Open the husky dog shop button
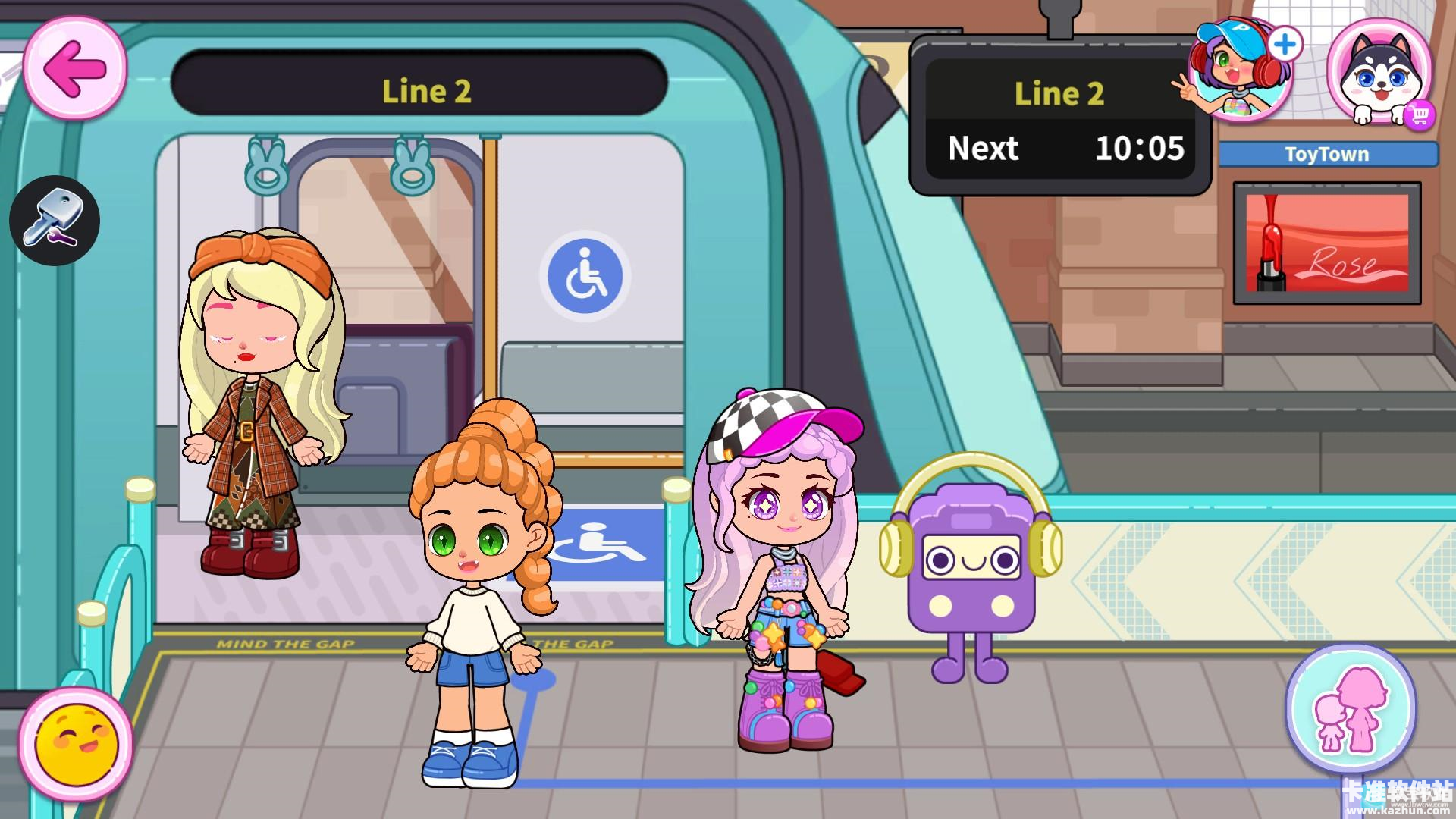This screenshot has height=819, width=1456. [x=1379, y=72]
